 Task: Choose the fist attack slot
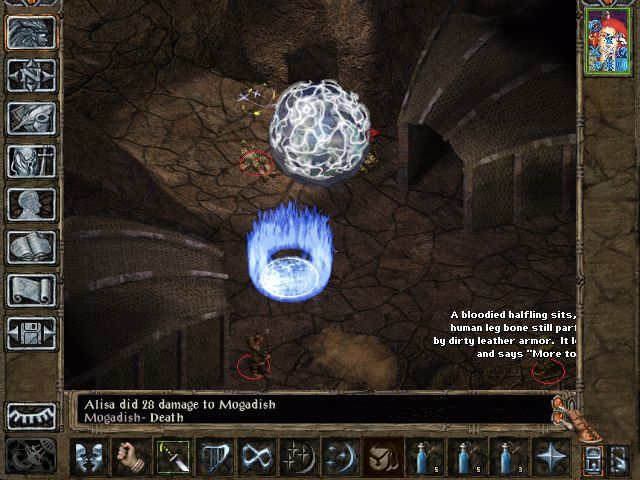131,456
